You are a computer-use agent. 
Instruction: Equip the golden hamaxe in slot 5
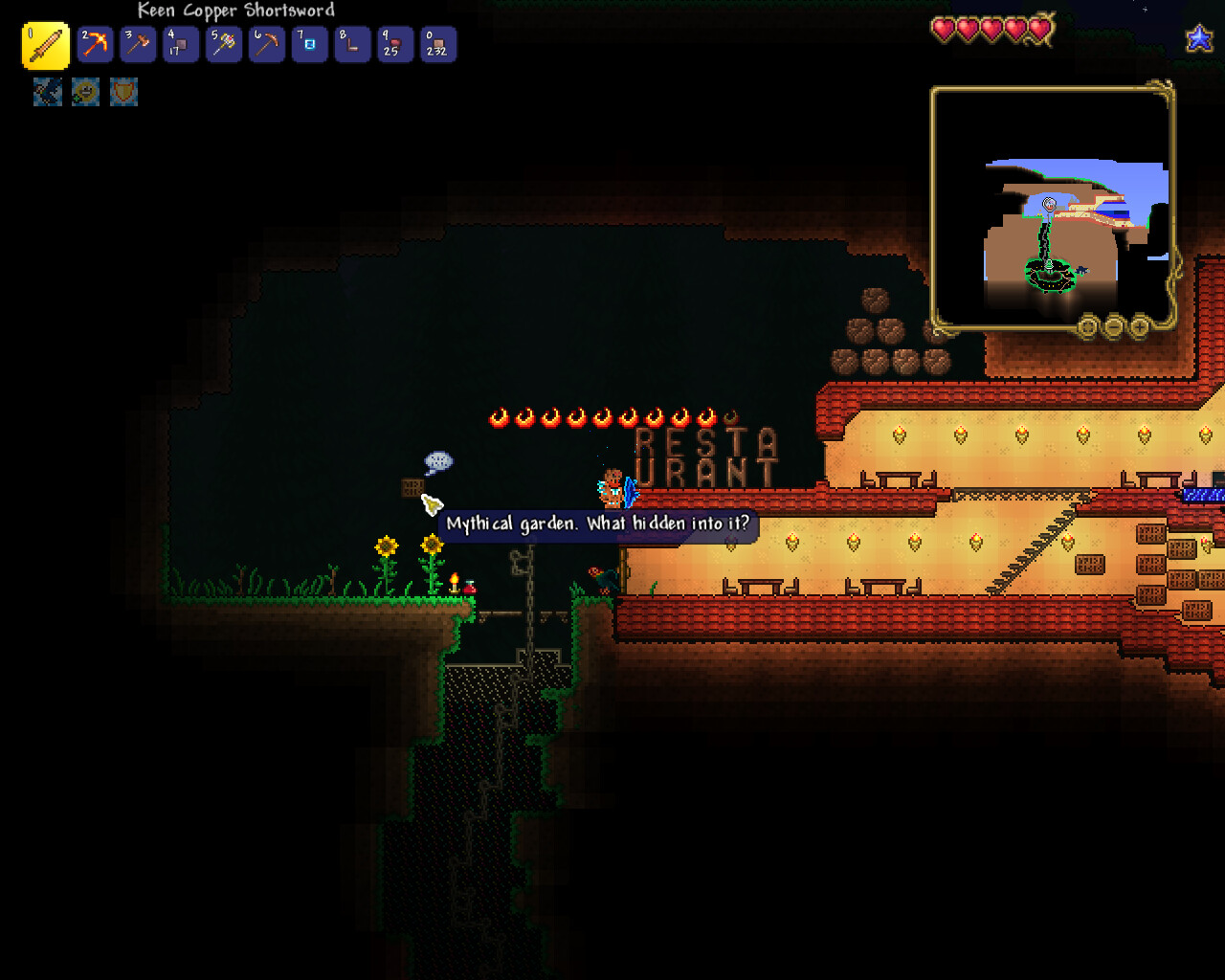[x=224, y=45]
